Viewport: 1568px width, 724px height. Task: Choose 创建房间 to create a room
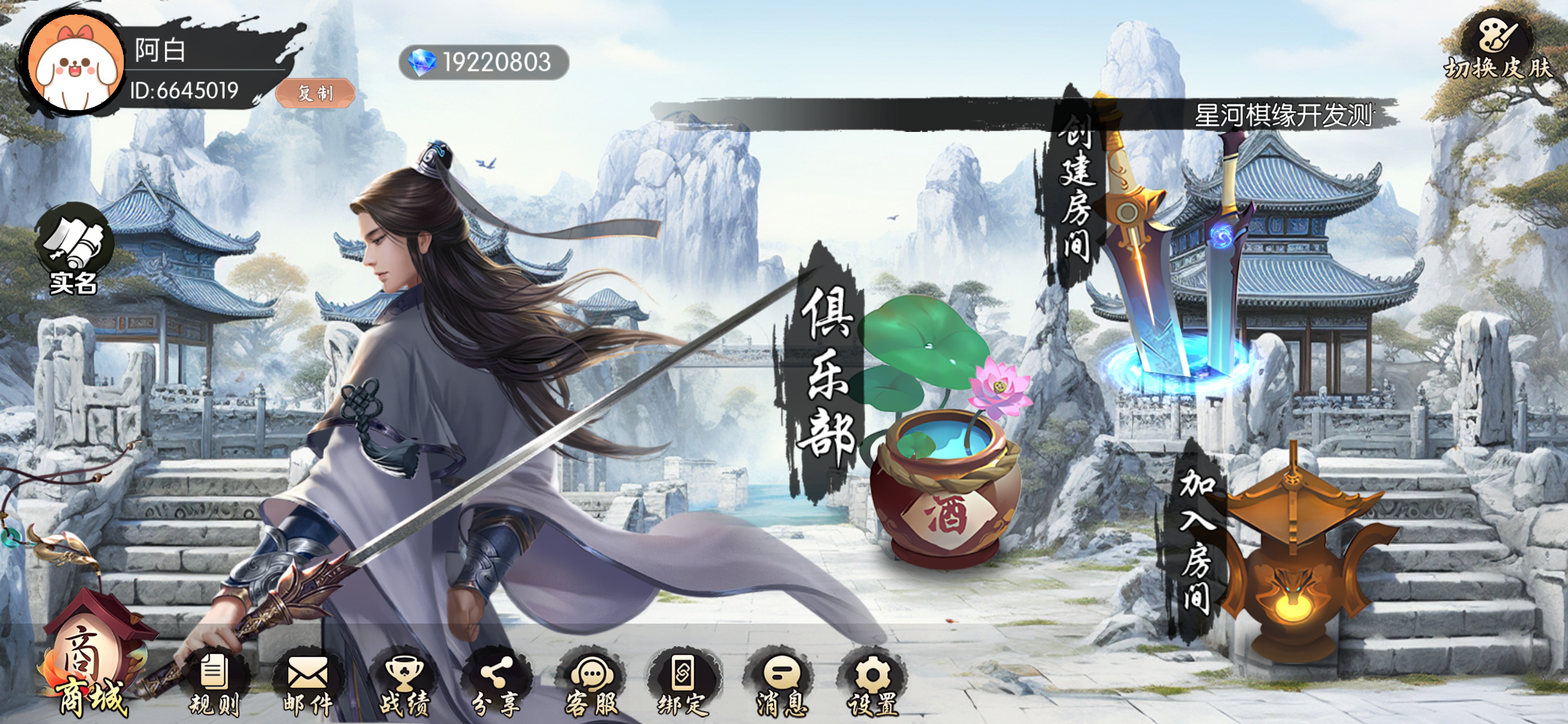[1152, 245]
